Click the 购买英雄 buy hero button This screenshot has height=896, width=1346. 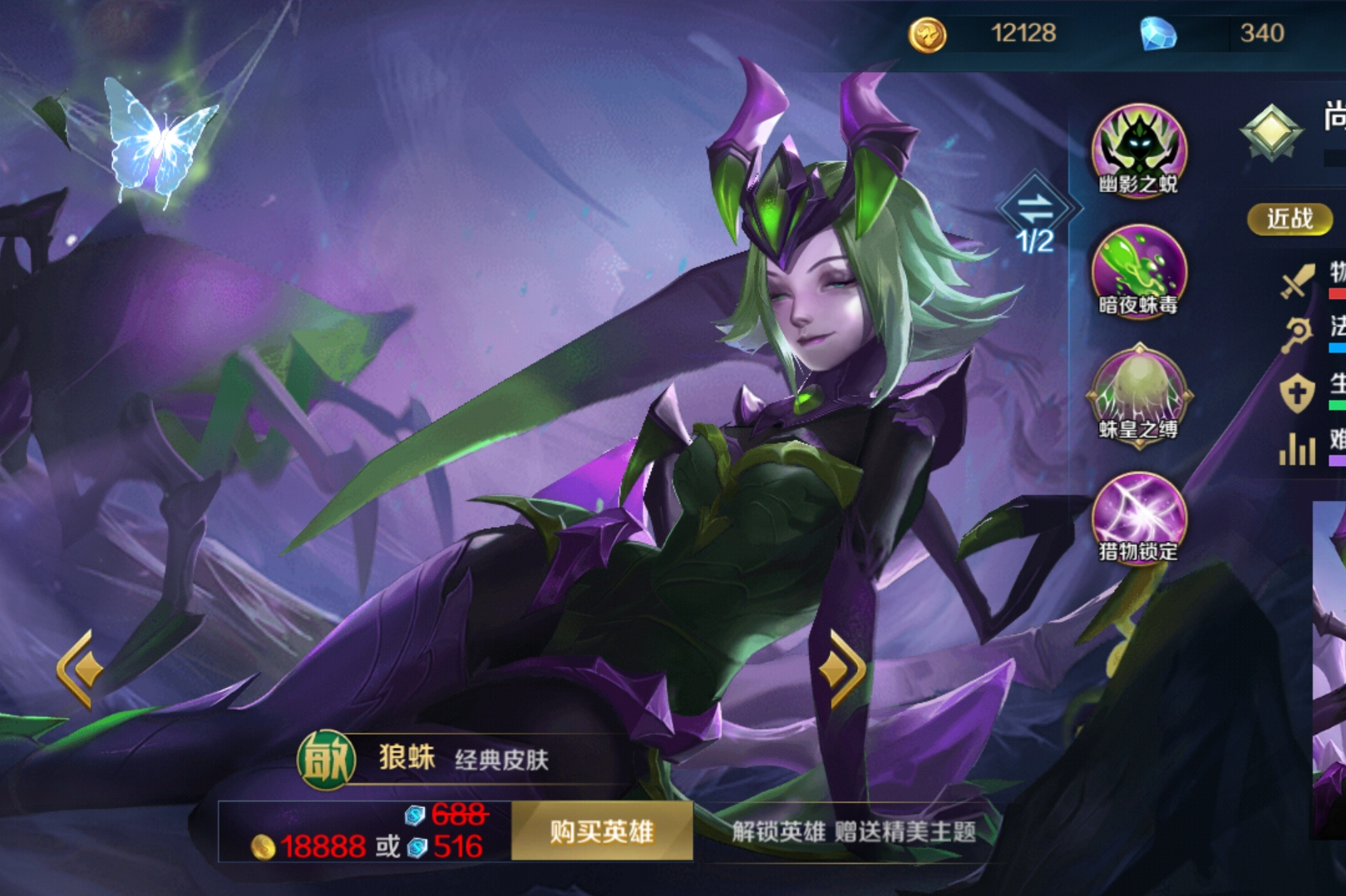[601, 831]
